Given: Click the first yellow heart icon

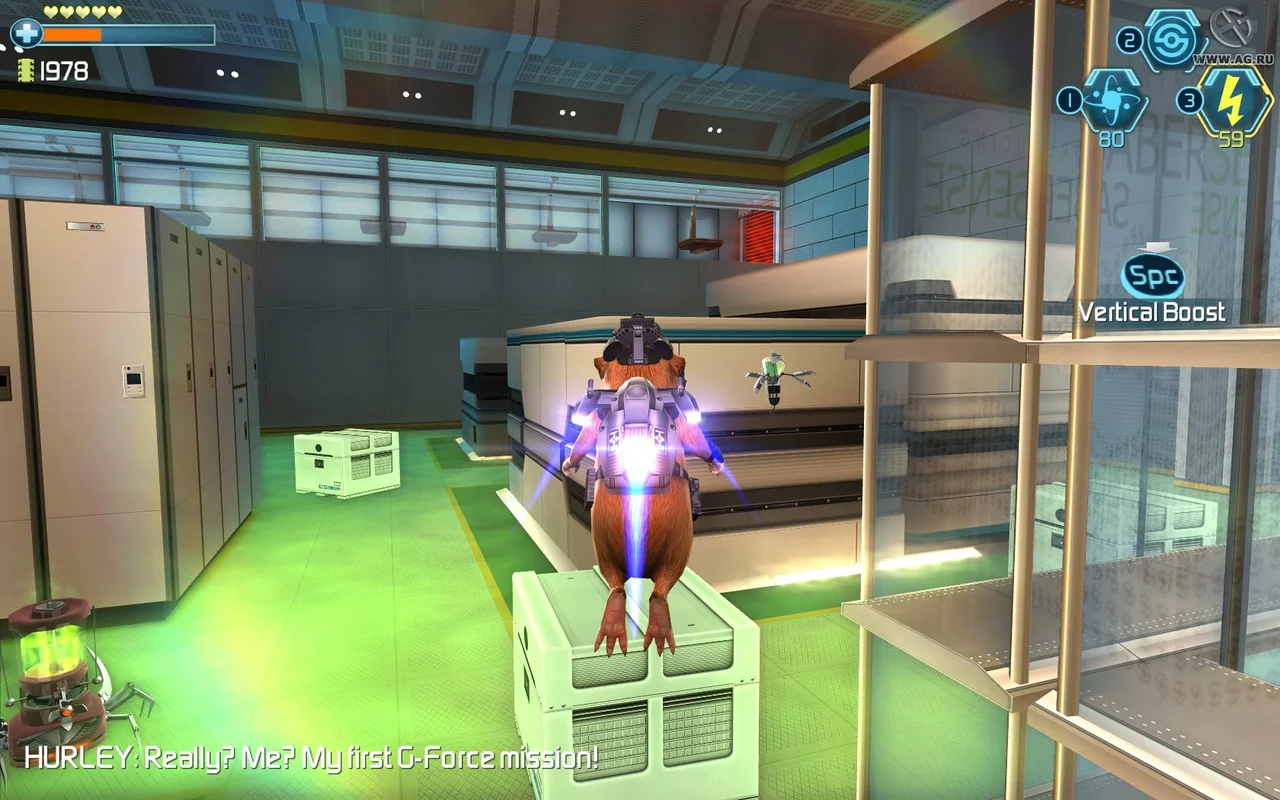Looking at the screenshot, I should (50, 12).
